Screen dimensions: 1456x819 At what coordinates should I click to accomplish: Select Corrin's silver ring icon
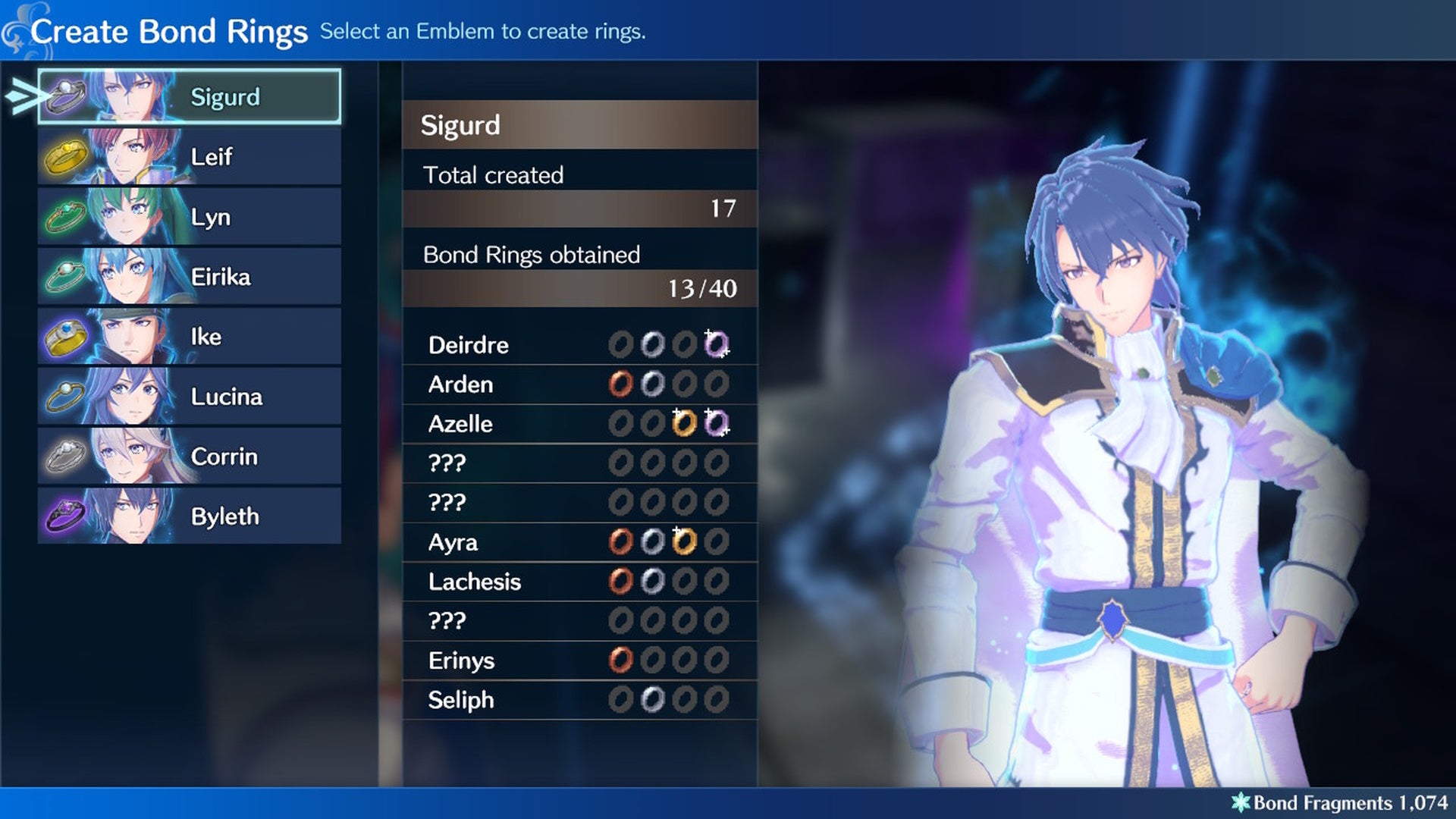point(67,454)
